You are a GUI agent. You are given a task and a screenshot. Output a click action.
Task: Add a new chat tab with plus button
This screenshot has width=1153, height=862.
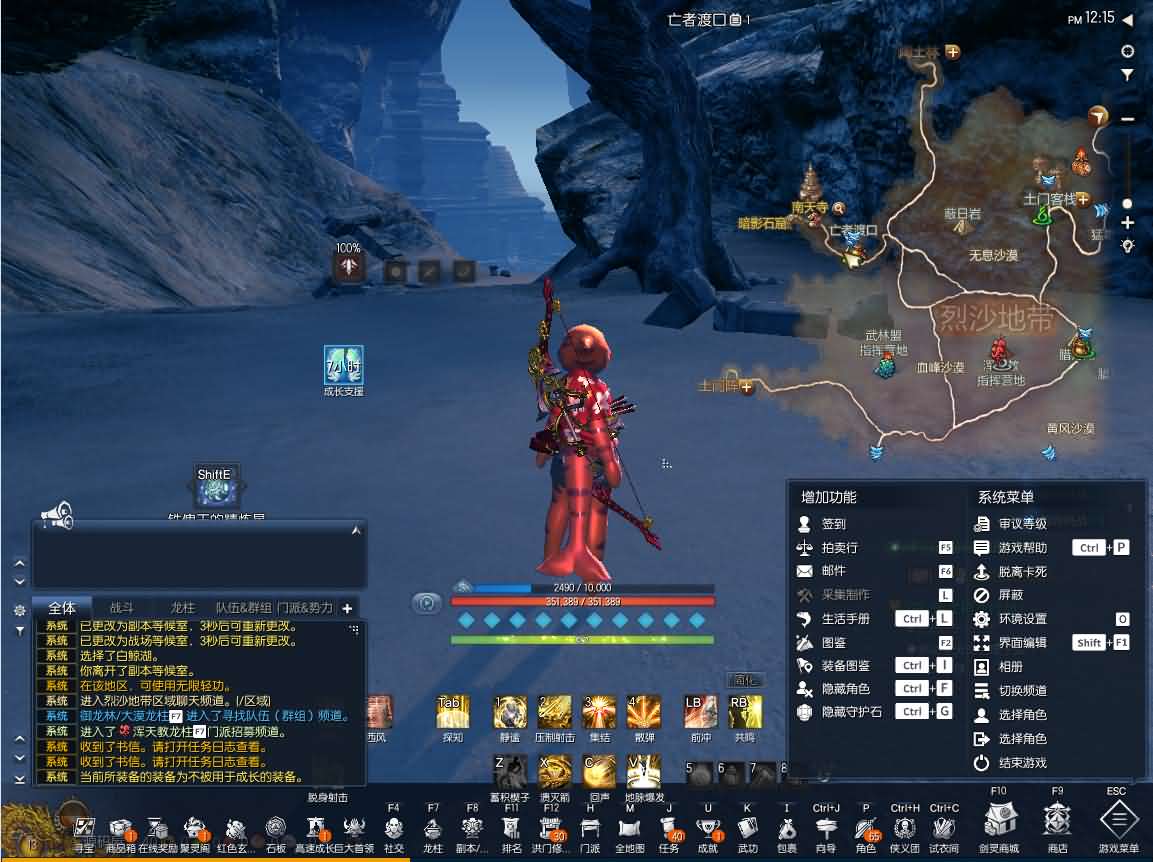pos(347,608)
